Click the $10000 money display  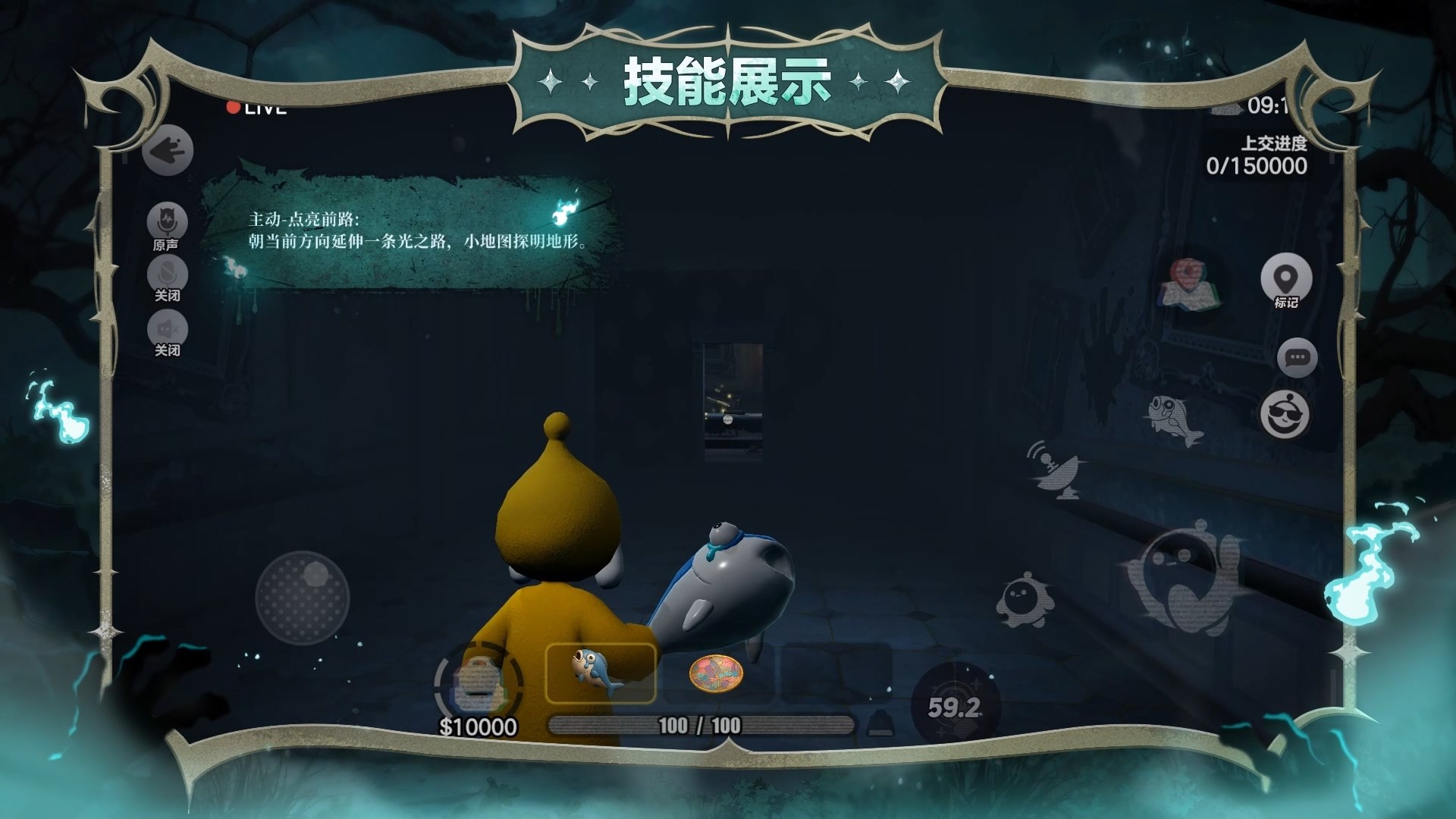(479, 726)
